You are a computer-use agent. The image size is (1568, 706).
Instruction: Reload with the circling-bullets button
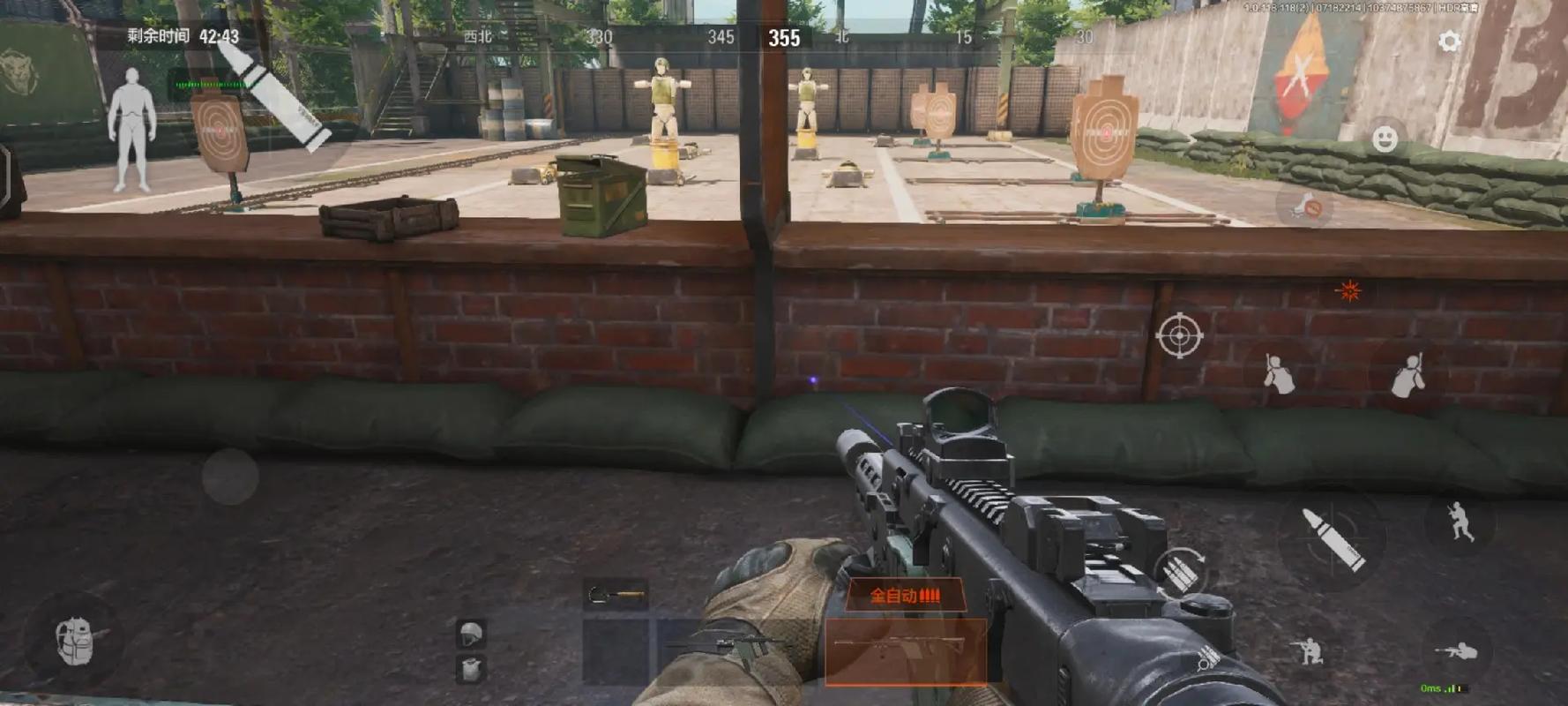1181,571
